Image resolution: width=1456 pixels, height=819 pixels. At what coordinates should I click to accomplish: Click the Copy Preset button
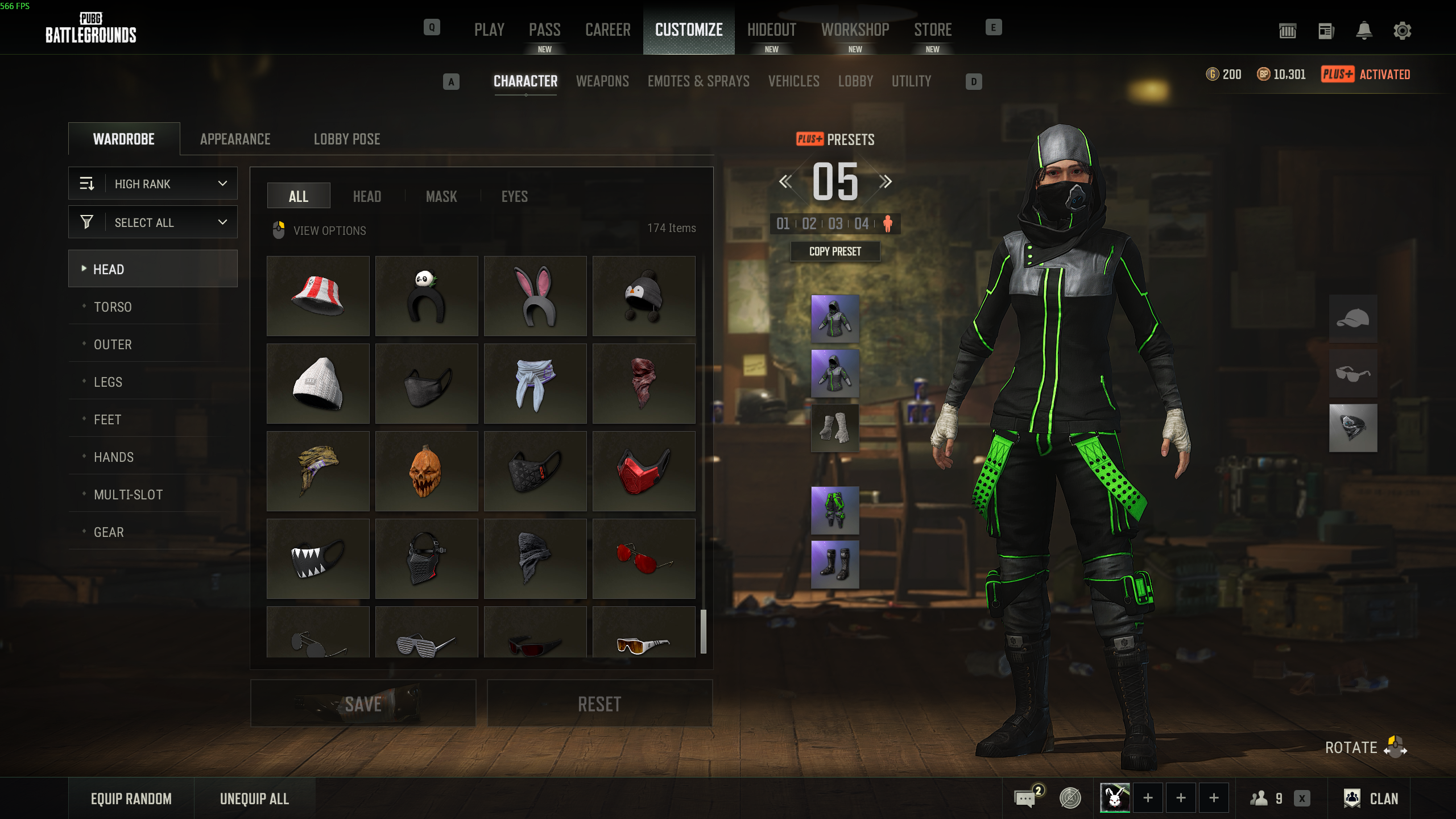(835, 251)
